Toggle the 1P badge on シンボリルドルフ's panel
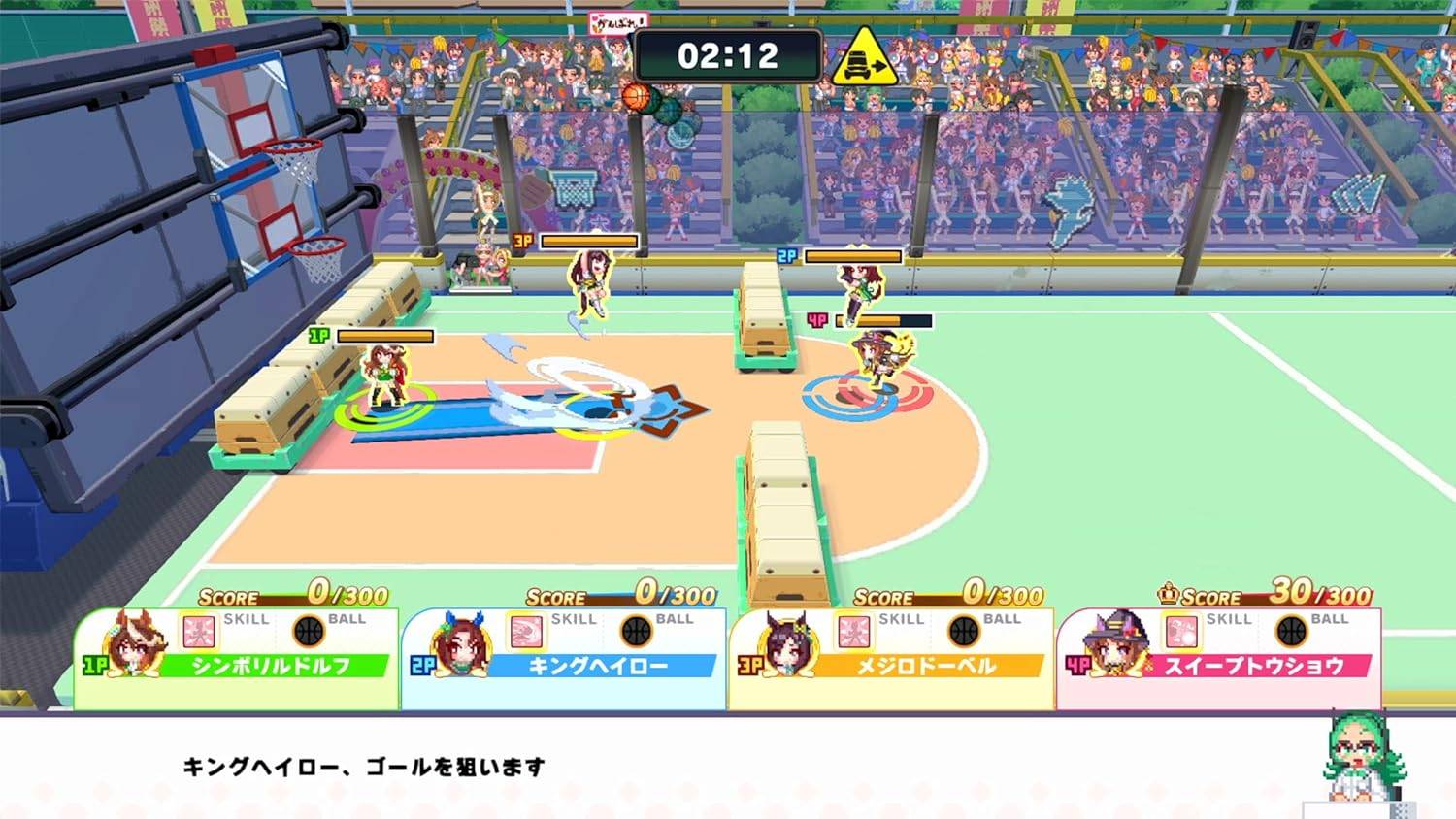The height and width of the screenshot is (819, 1456). click(92, 667)
